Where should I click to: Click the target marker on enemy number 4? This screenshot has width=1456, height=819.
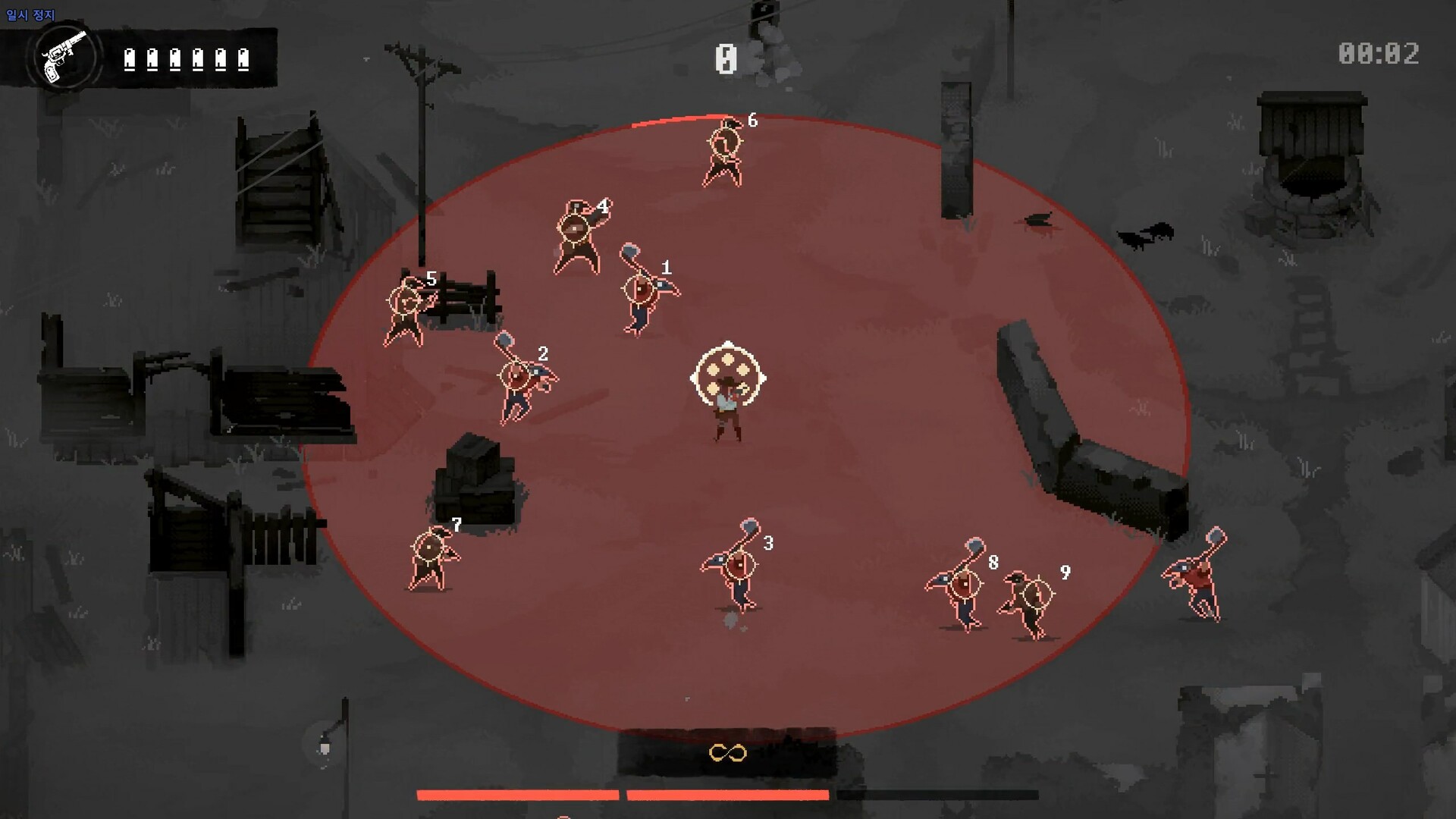click(x=574, y=227)
